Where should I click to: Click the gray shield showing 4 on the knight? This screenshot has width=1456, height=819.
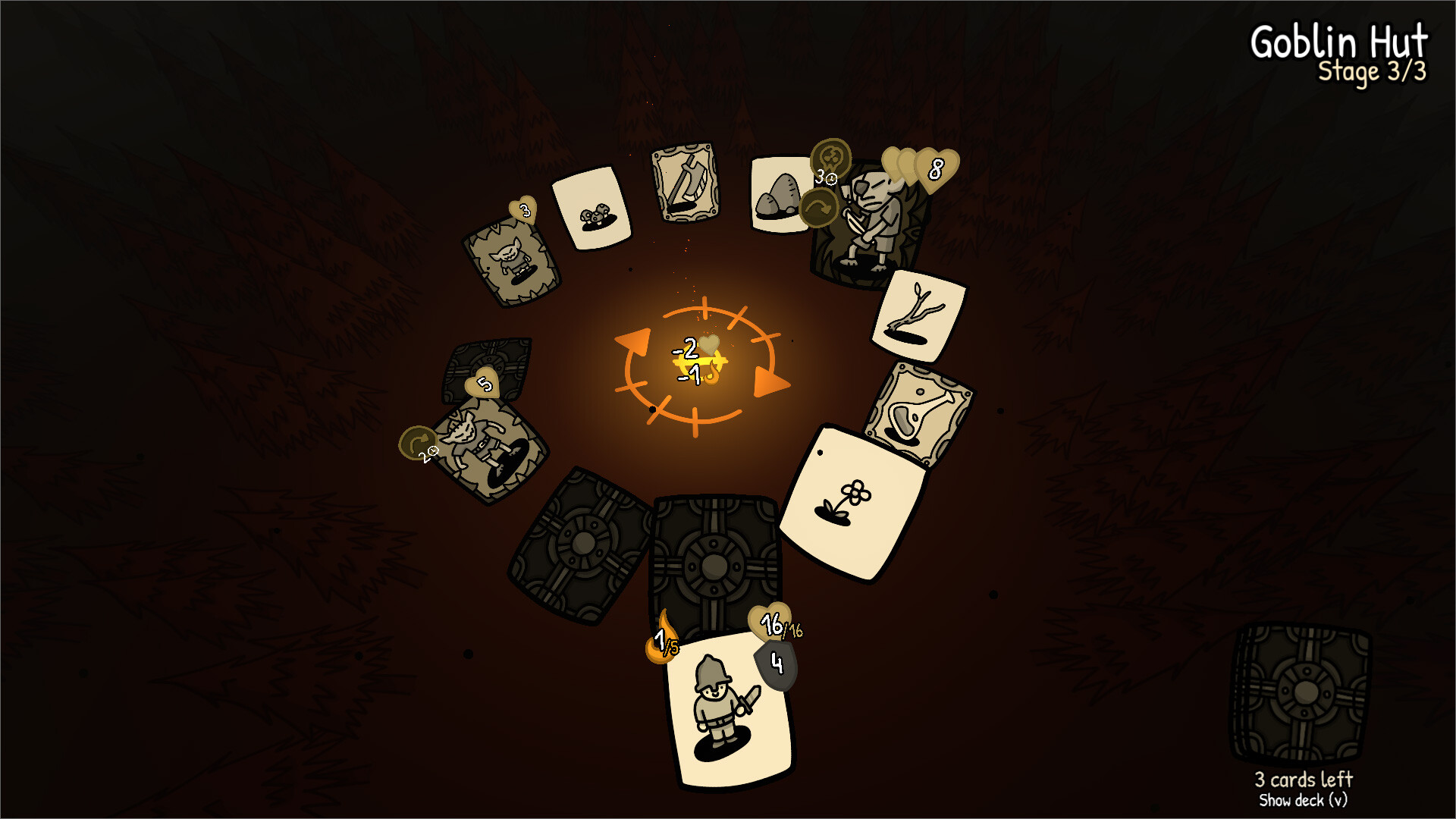click(x=776, y=664)
